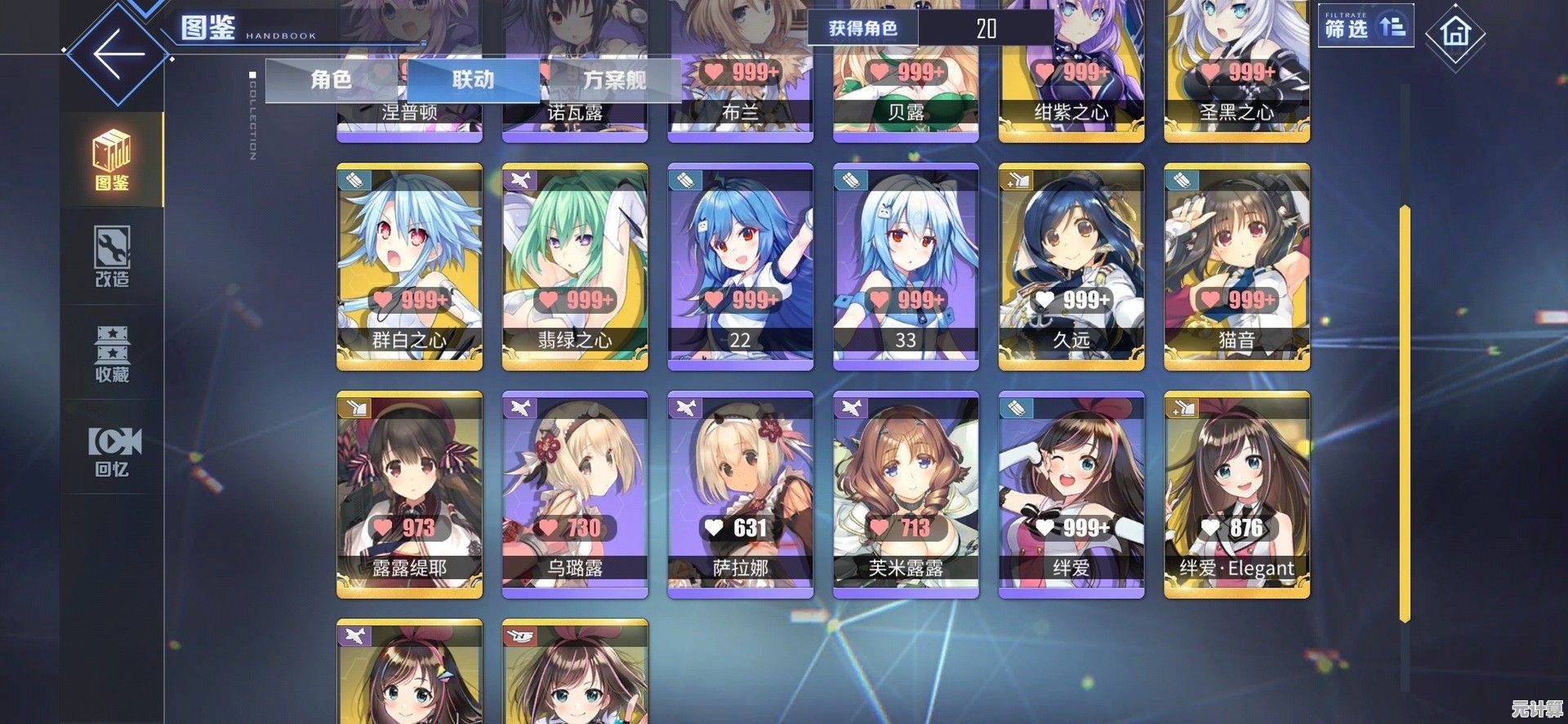
Task: Choose the 露露缇耶 character card
Action: (x=410, y=494)
